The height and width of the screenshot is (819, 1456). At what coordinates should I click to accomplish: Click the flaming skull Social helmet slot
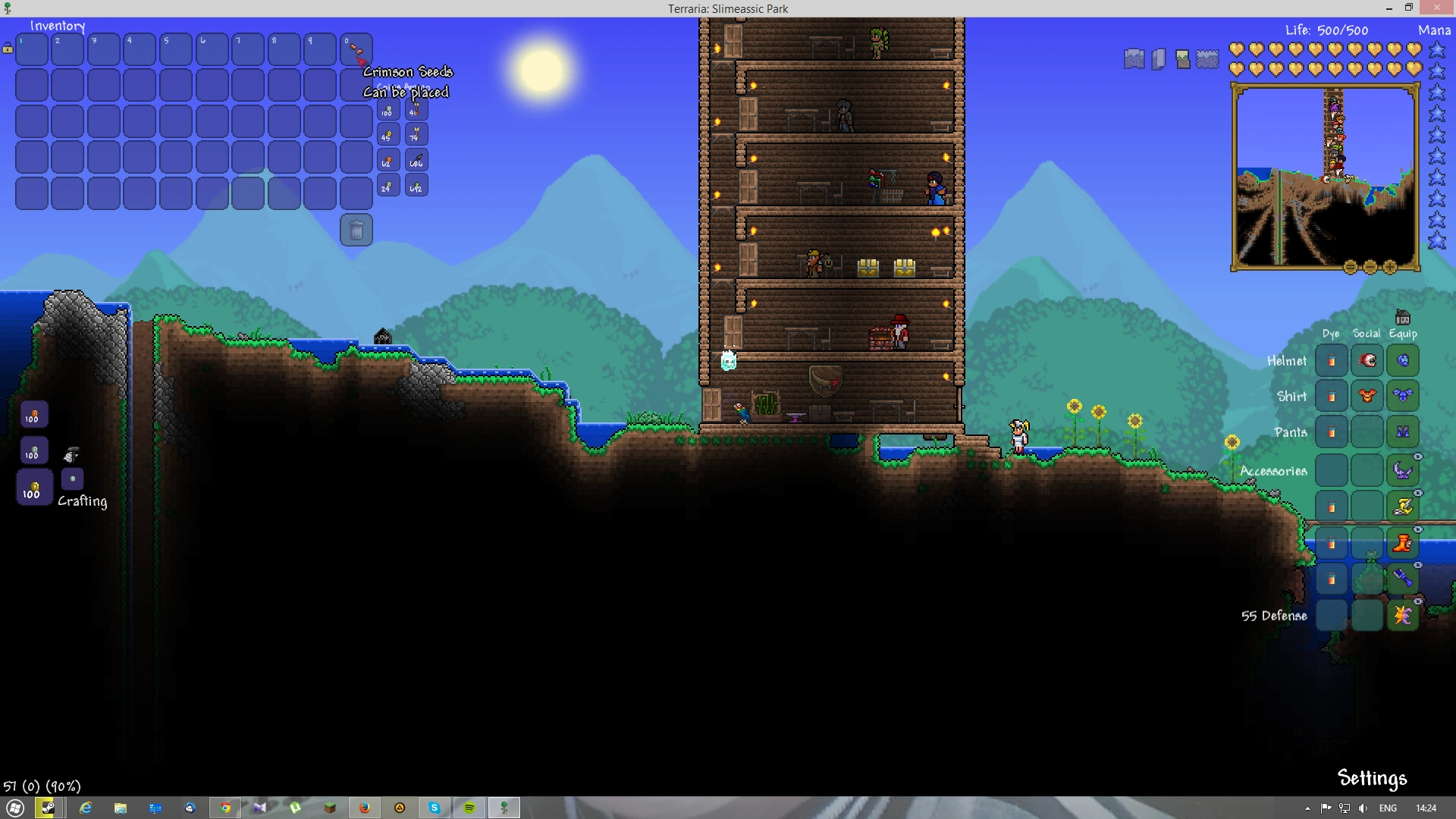[1367, 360]
